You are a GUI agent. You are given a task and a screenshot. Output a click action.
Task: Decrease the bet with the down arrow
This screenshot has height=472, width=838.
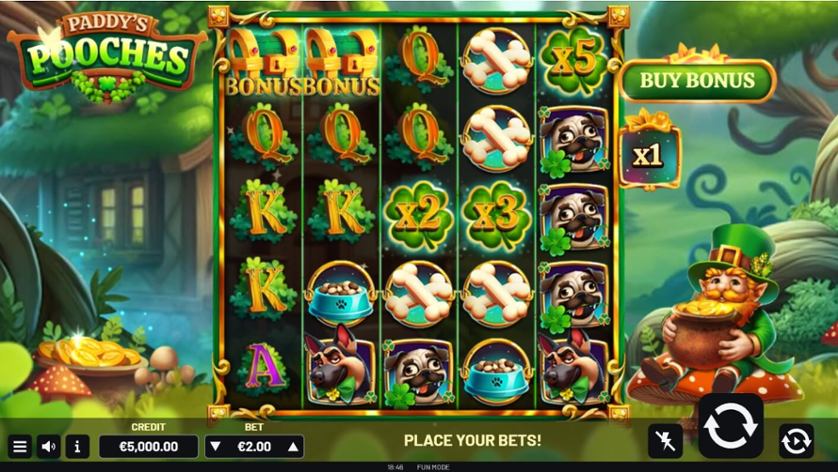point(216,446)
